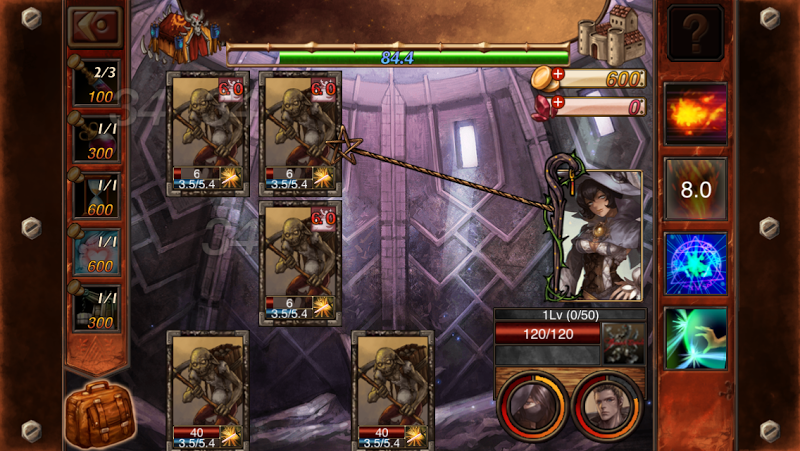Image resolution: width=800 pixels, height=451 pixels.
Task: Choose the short-haired man companion portrait
Action: coord(607,405)
